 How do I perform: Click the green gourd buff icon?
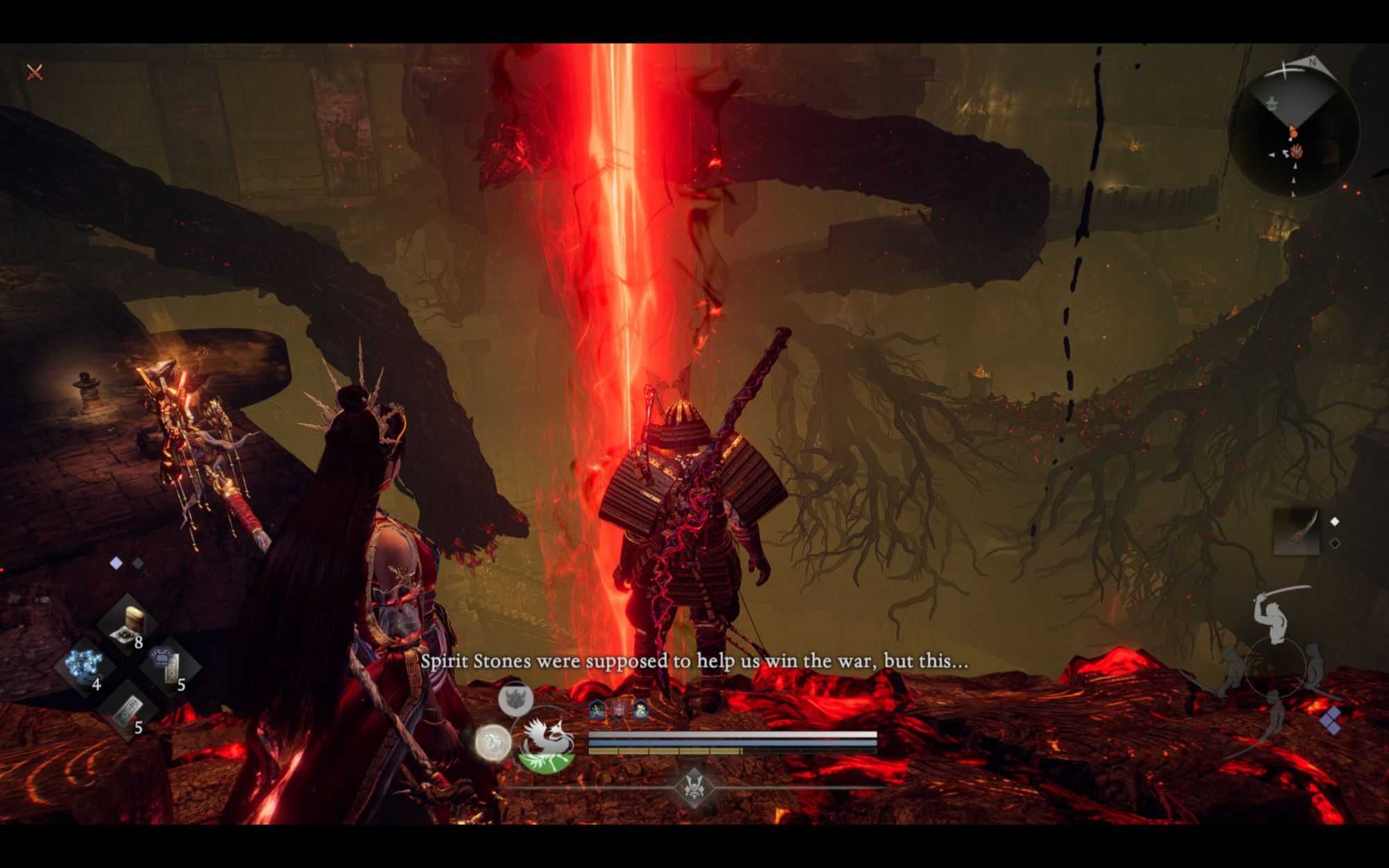click(640, 710)
